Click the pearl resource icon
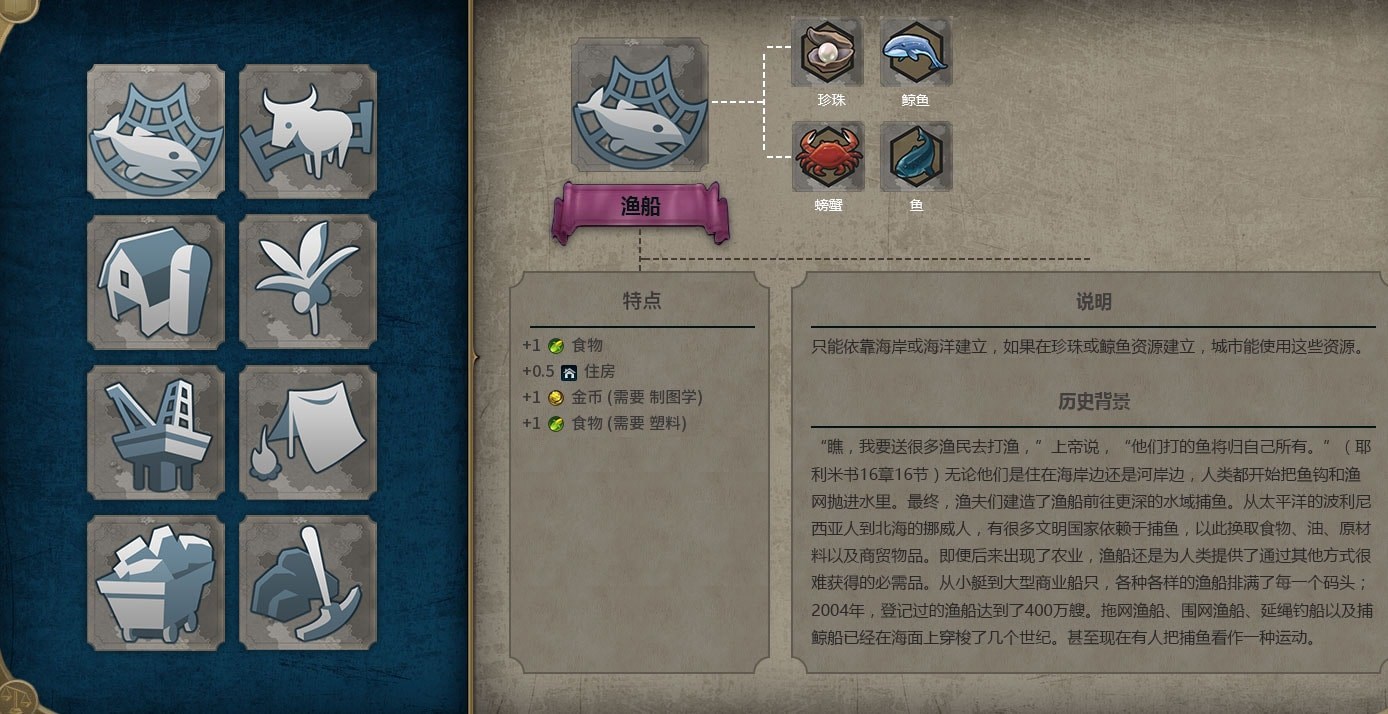 pos(828,53)
